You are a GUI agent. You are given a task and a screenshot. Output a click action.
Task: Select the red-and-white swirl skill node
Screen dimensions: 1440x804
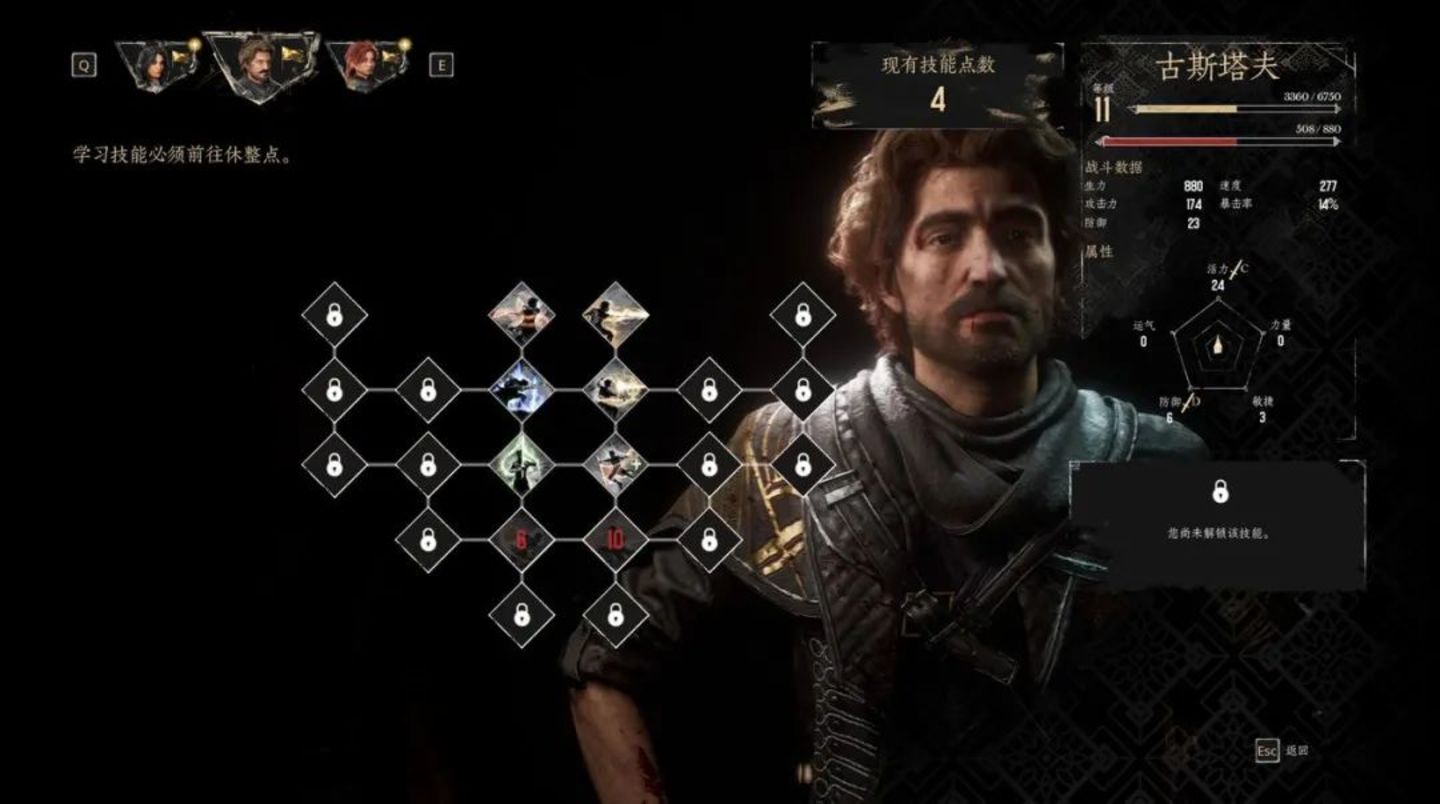coord(521,314)
